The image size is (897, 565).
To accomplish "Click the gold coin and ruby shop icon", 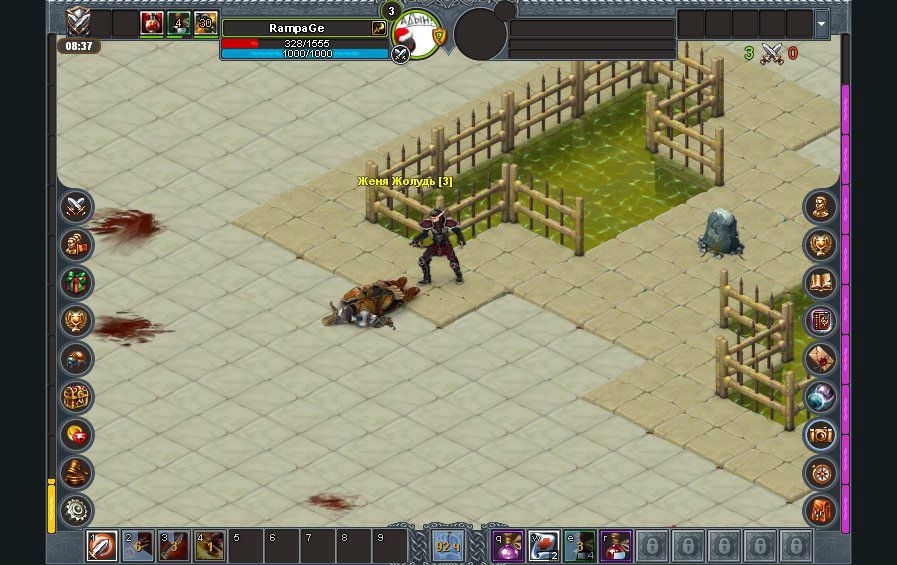I will pyautogui.click(x=76, y=435).
